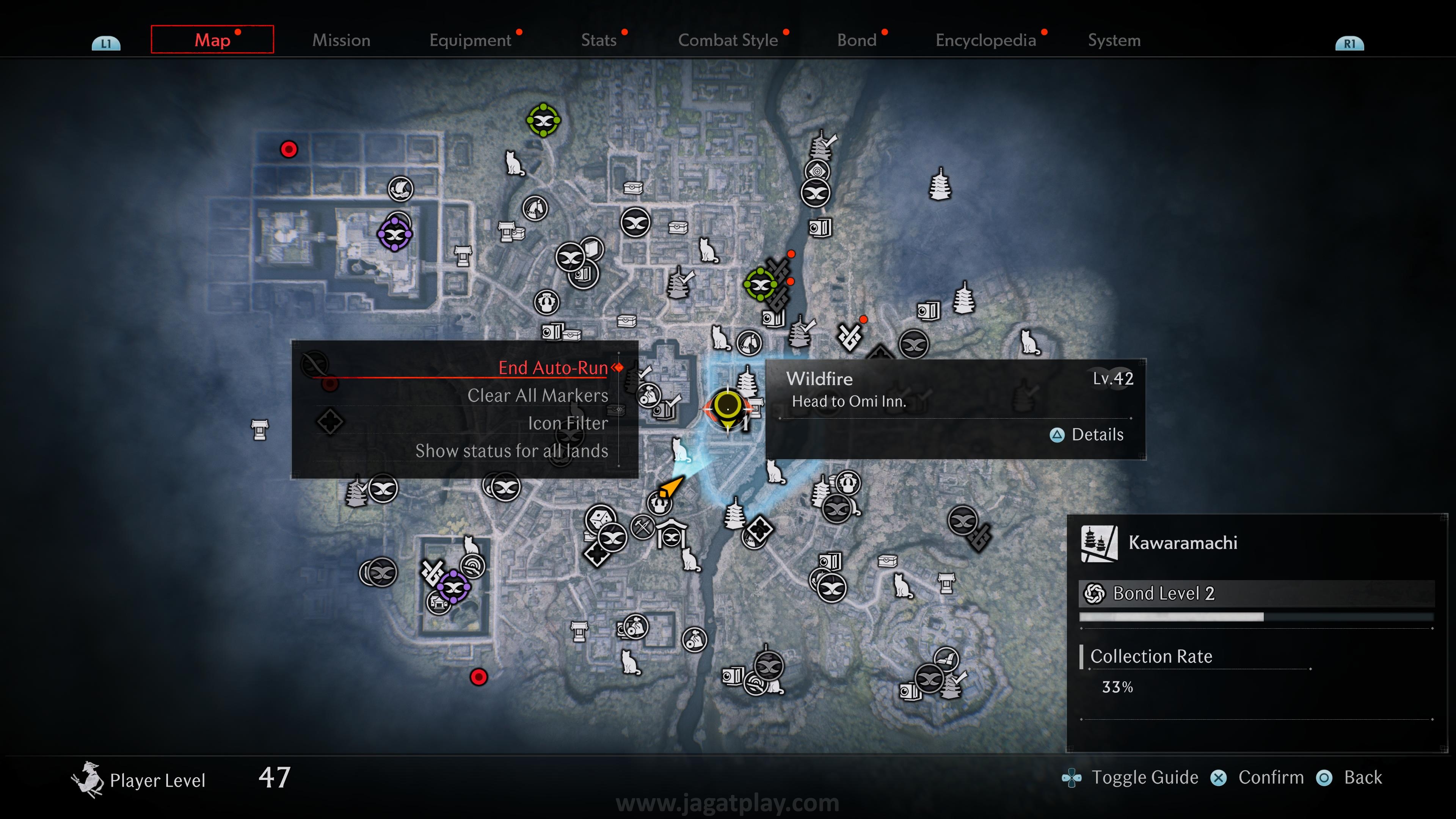Show the Encyclopedia tab
Image resolution: width=1456 pixels, height=819 pixels.
(x=985, y=40)
